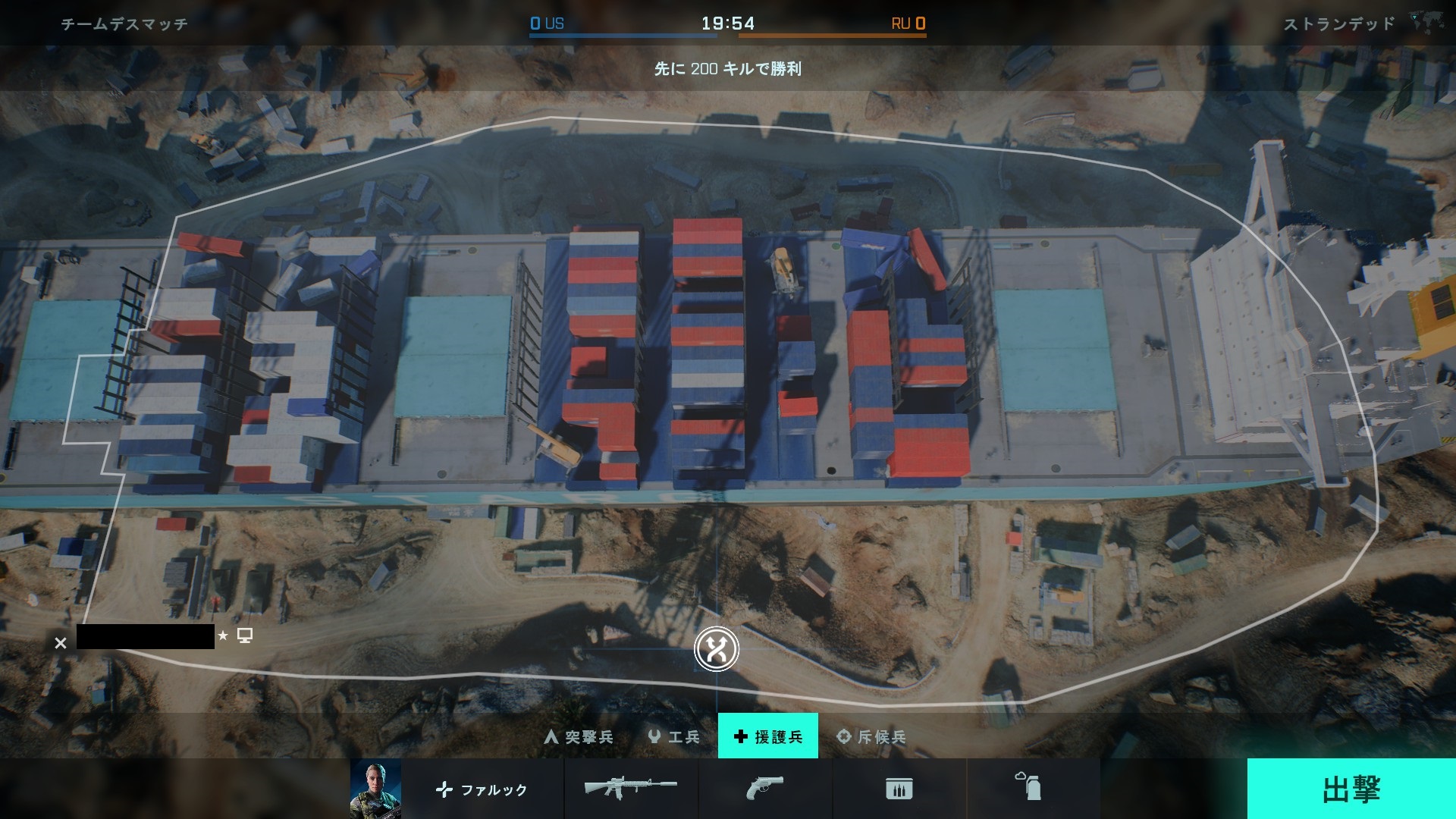The height and width of the screenshot is (819, 1456).
Task: Open the world map icon beside ストランデッド
Action: pyautogui.click(x=1426, y=23)
